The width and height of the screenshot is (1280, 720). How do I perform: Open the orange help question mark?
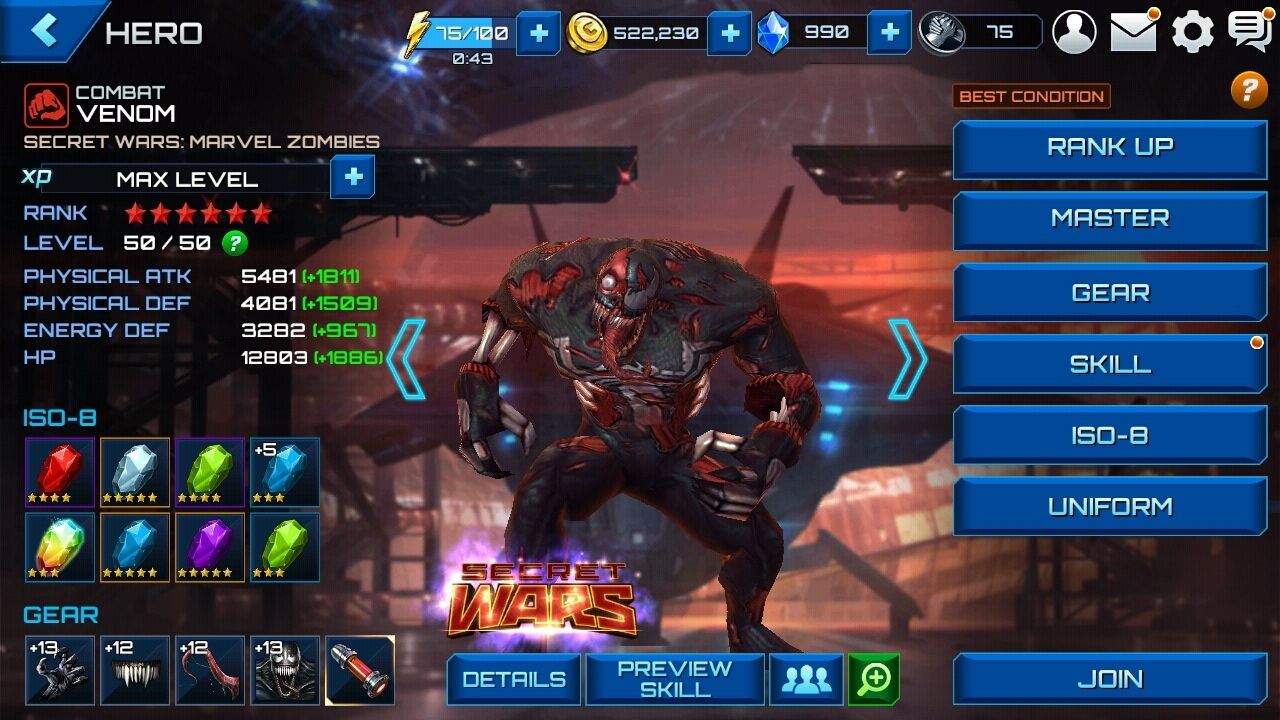[1249, 91]
